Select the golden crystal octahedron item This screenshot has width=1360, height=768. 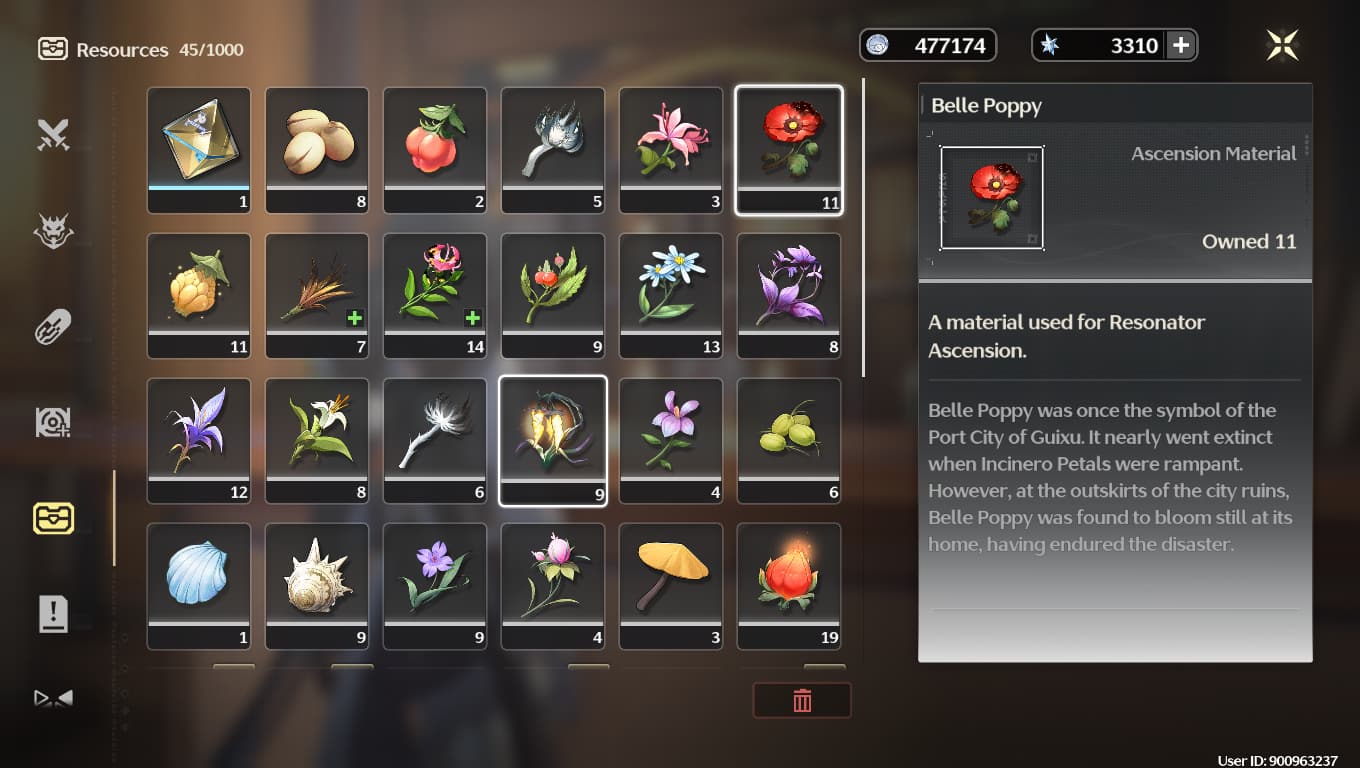[x=199, y=150]
